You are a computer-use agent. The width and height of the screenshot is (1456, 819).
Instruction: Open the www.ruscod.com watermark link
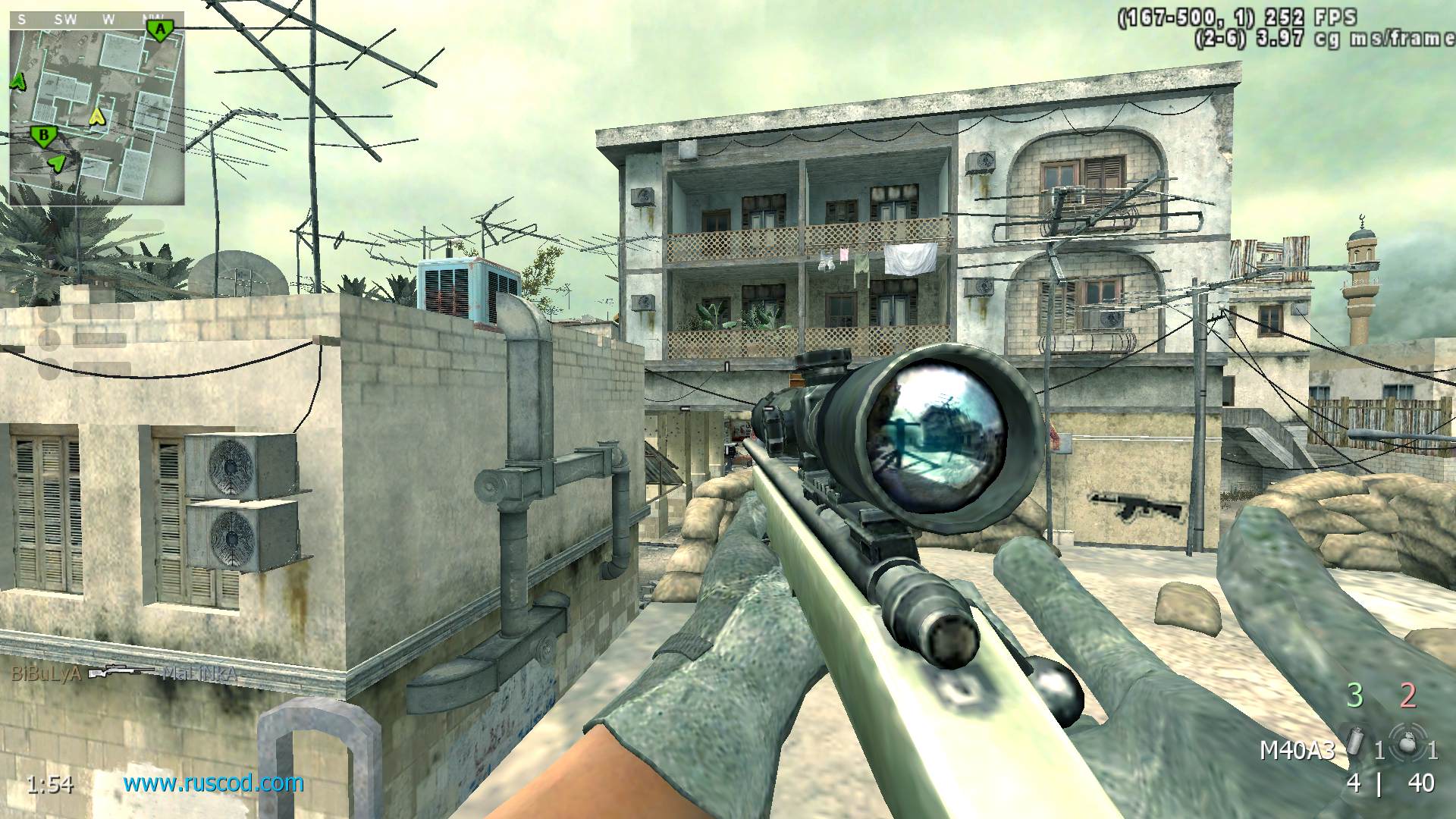tap(214, 783)
